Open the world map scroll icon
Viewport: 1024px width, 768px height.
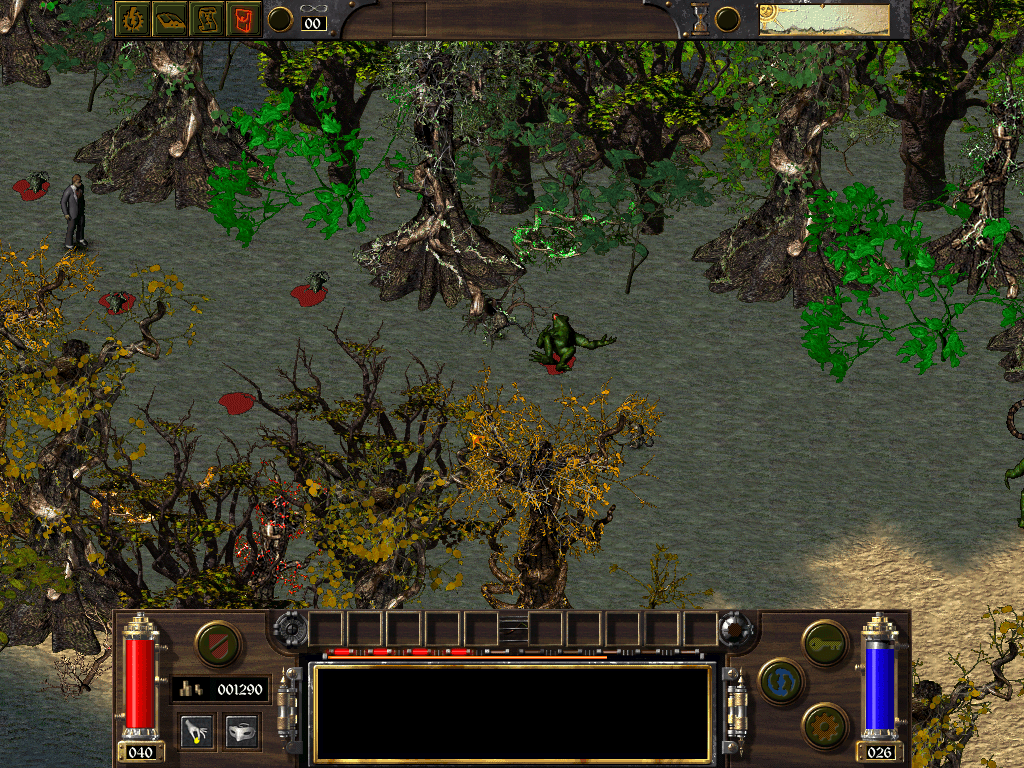207,19
